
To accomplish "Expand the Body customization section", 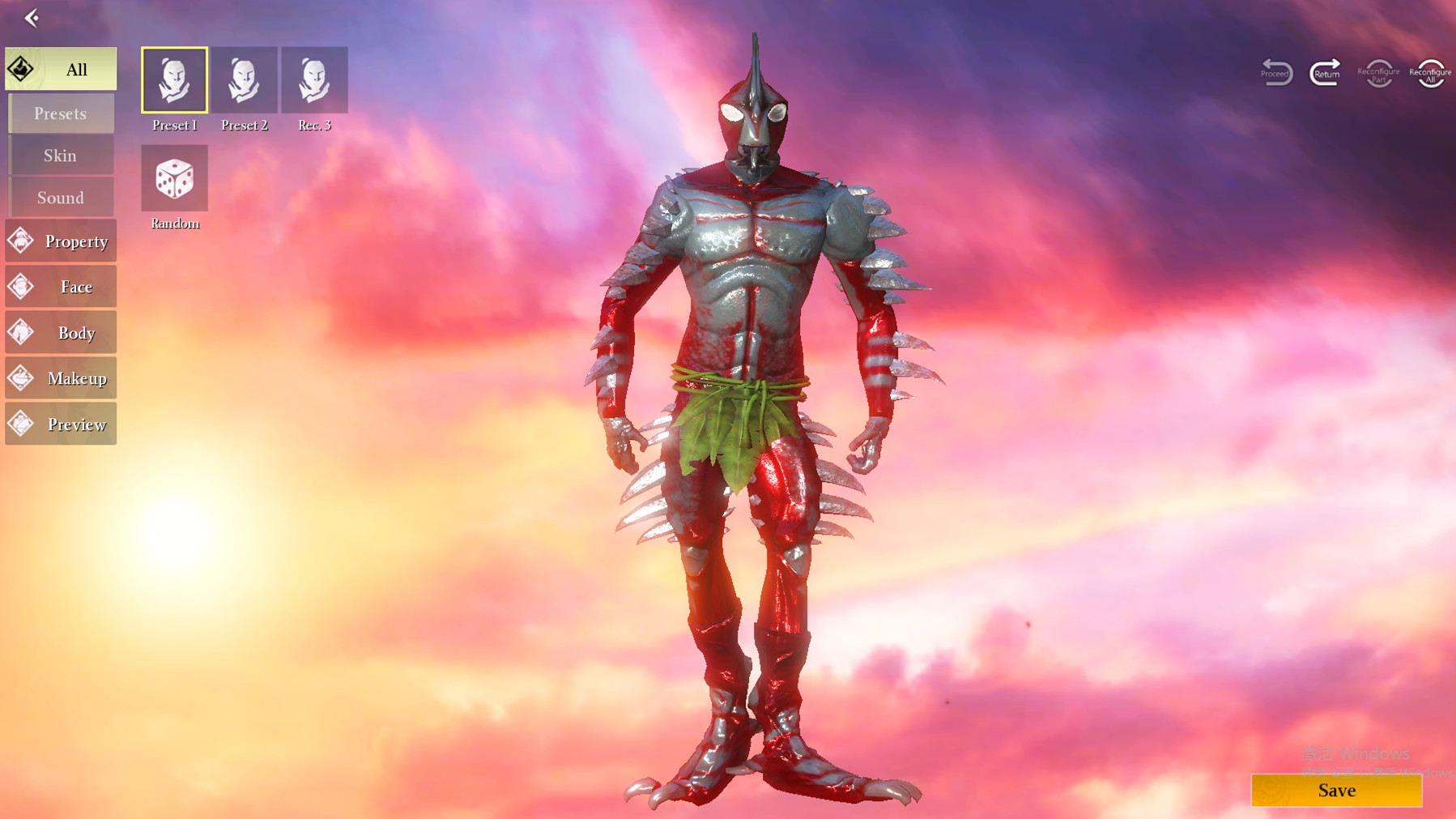I will (61, 332).
